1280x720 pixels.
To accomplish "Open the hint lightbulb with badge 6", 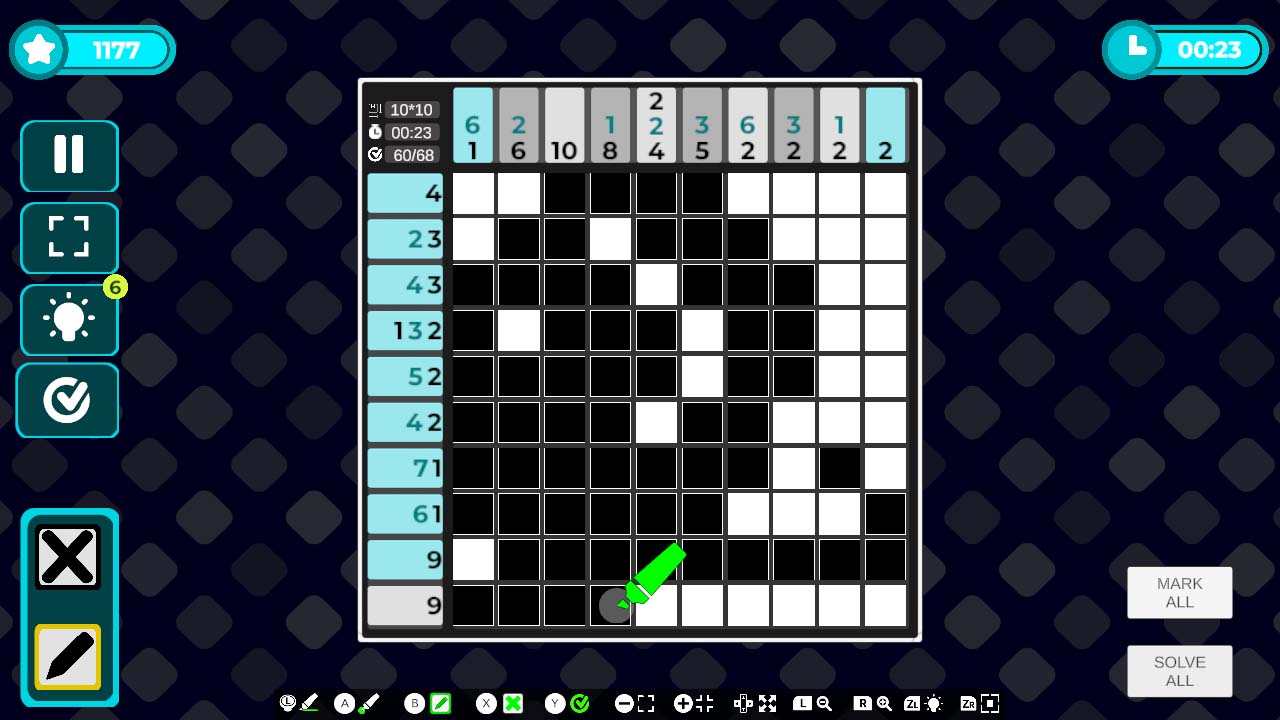I will (68, 319).
